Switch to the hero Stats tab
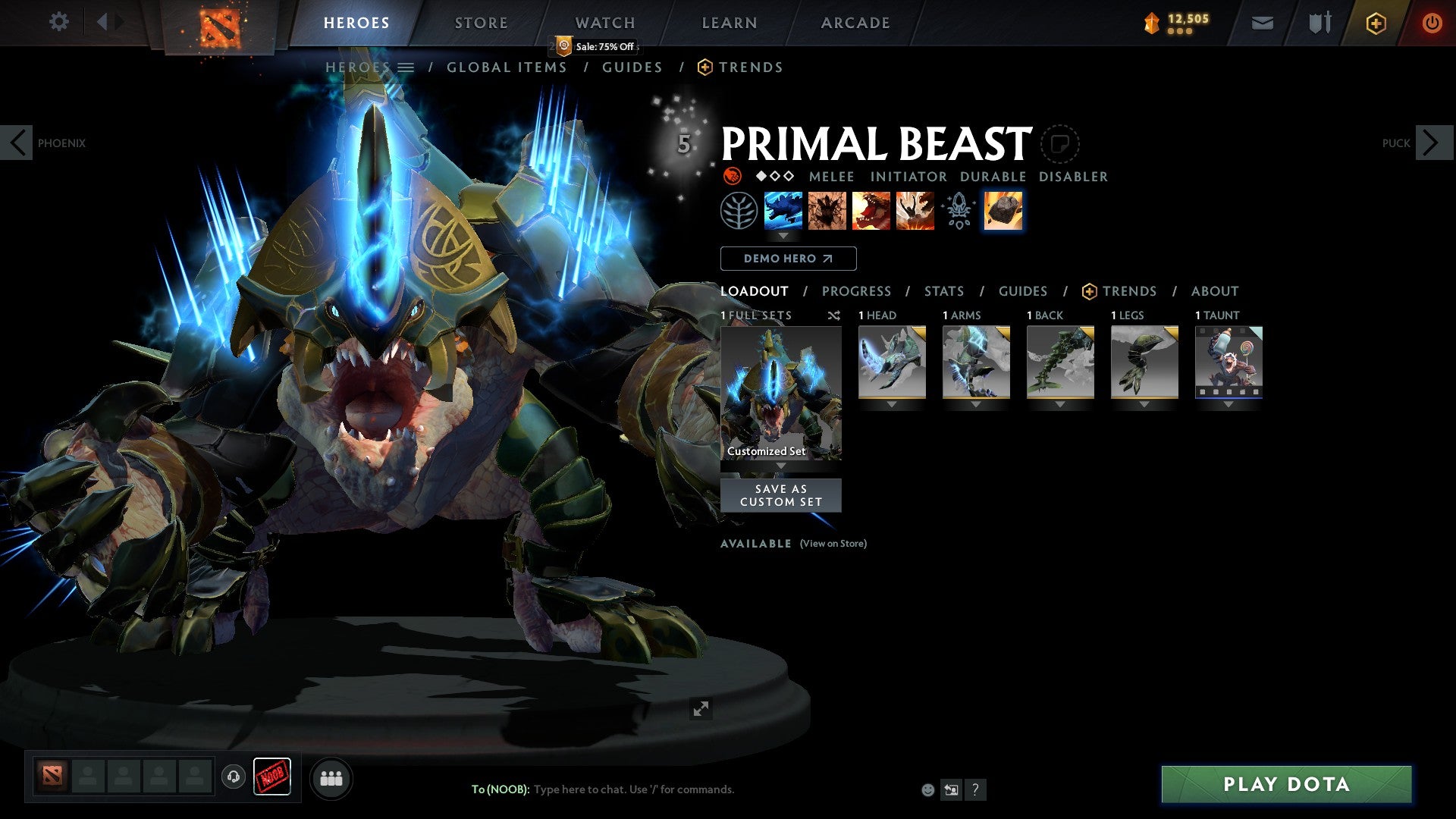Image resolution: width=1456 pixels, height=819 pixels. (943, 291)
